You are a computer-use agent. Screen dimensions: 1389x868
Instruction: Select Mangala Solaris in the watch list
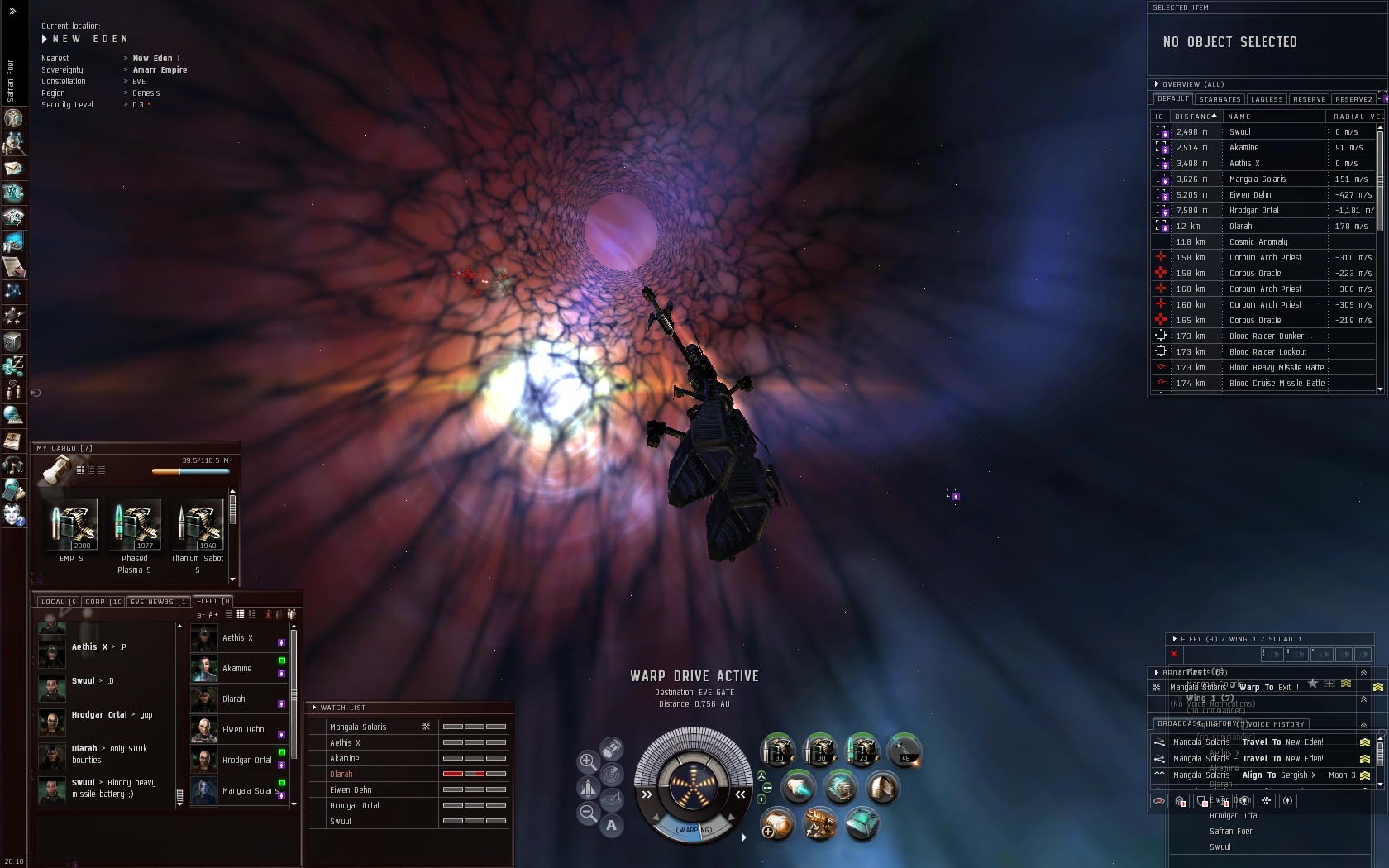358,727
